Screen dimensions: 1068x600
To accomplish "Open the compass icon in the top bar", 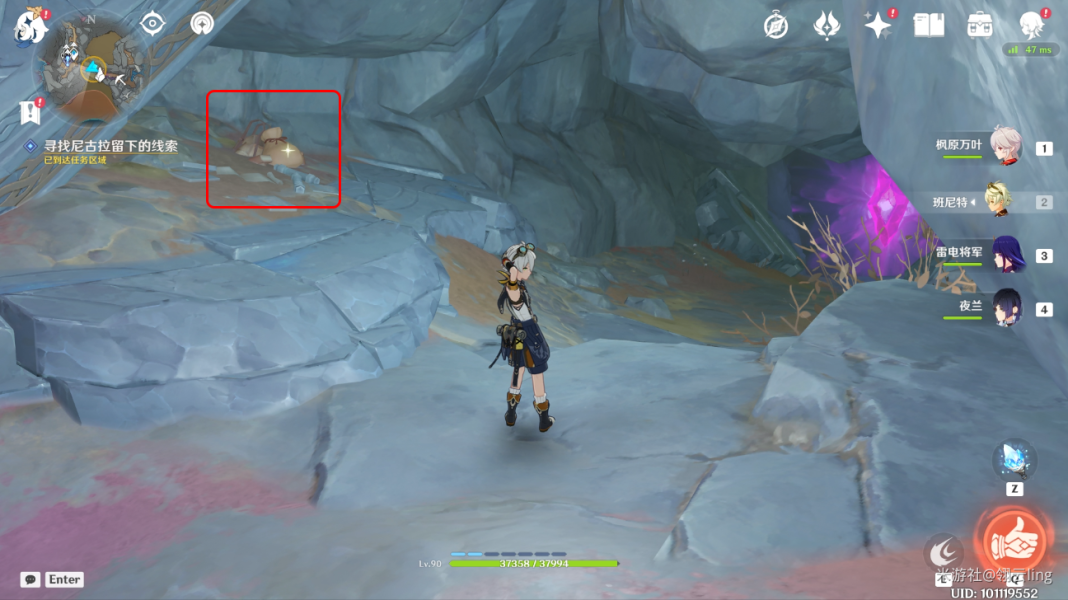I will pos(775,26).
